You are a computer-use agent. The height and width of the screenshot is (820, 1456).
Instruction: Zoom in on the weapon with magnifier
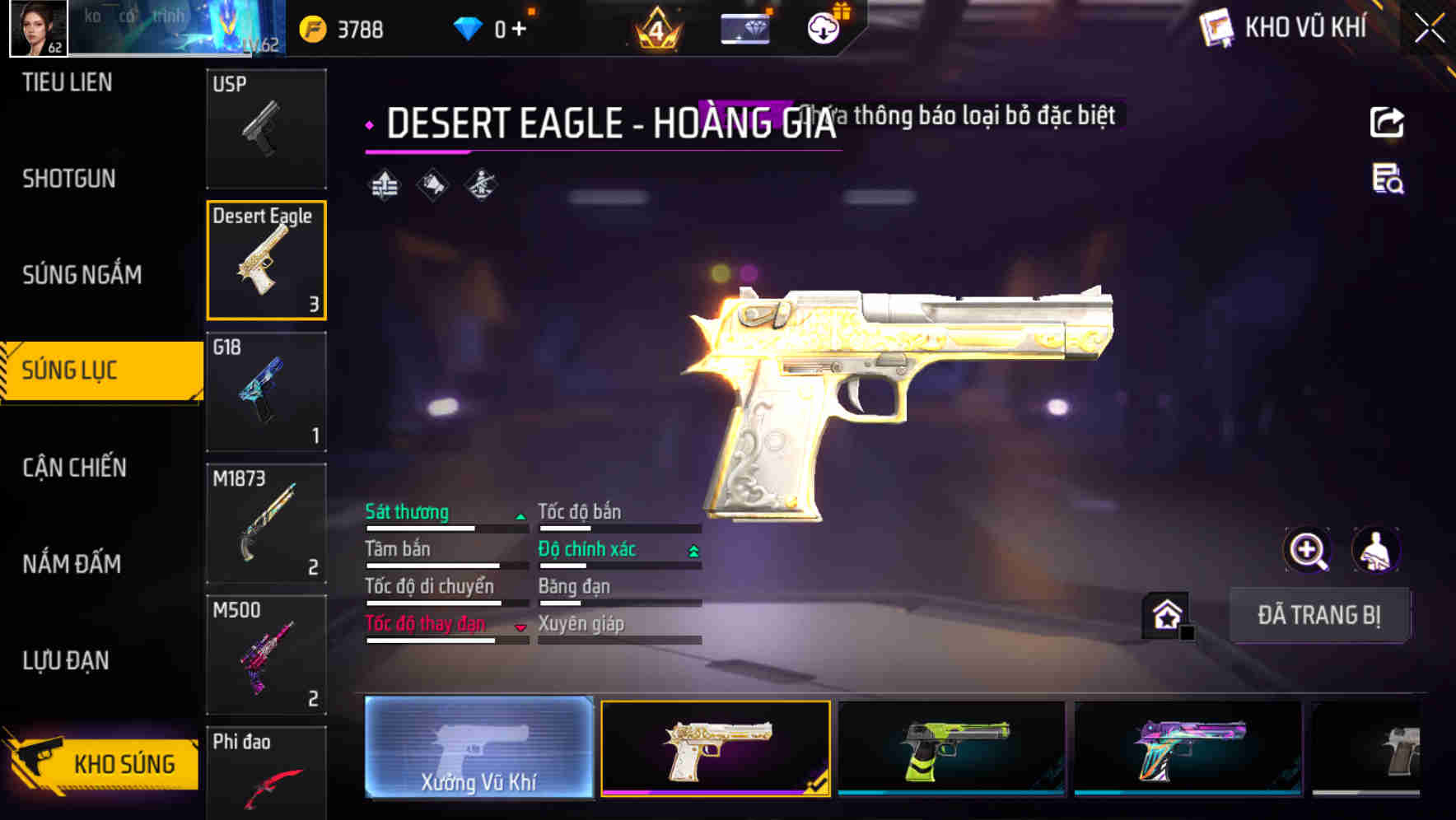point(1307,550)
